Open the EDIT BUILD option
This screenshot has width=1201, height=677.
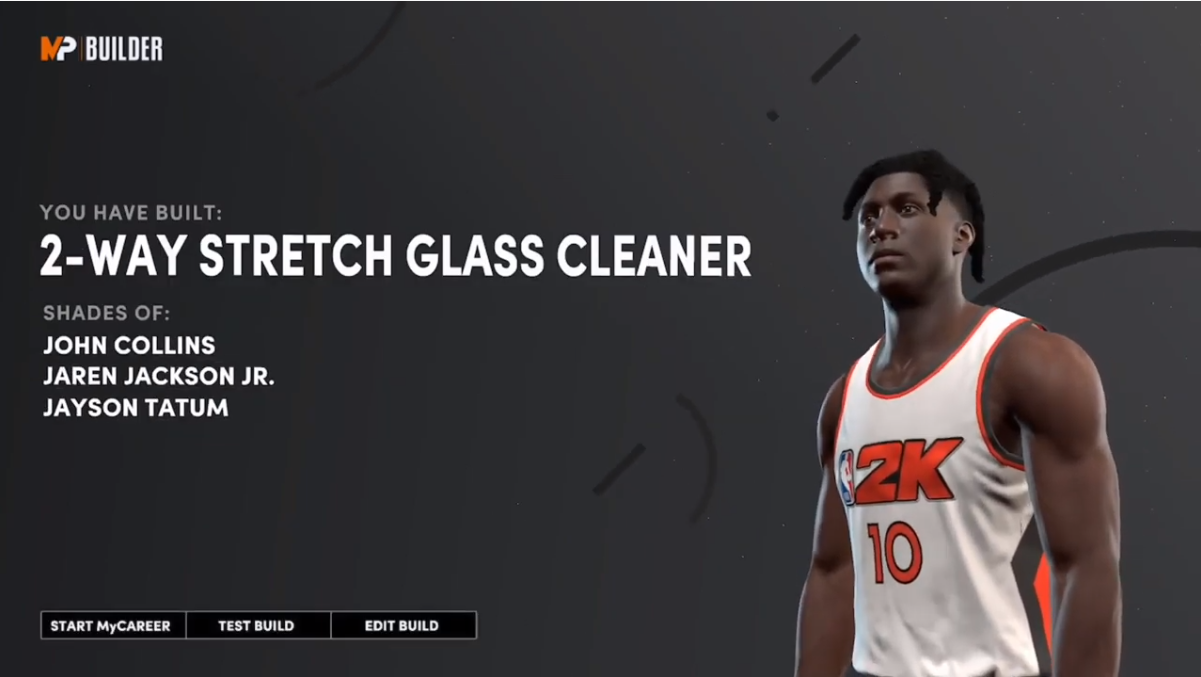pos(402,626)
